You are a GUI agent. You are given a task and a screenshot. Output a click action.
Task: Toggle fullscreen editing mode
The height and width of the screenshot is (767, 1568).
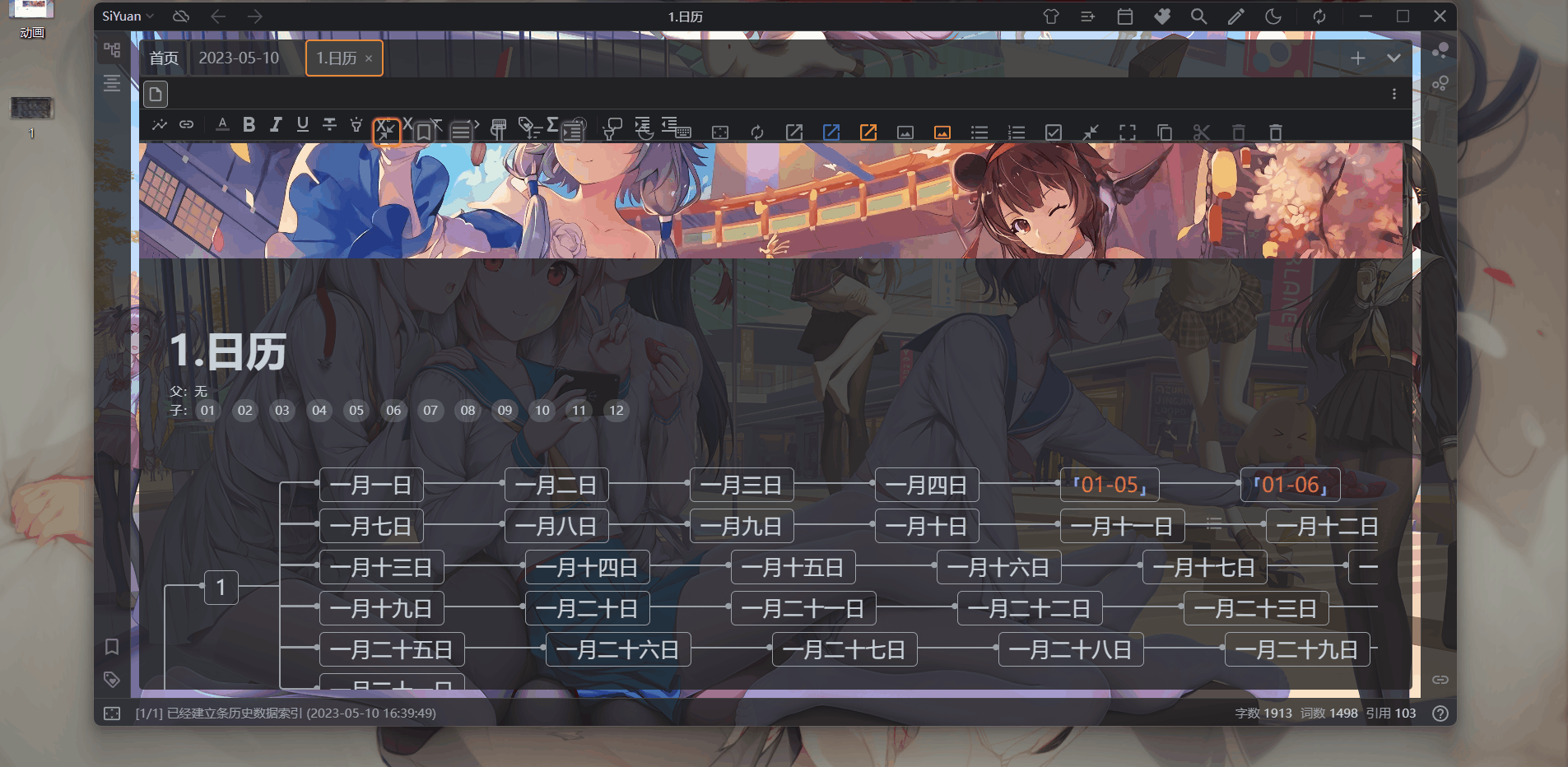pos(1127,132)
